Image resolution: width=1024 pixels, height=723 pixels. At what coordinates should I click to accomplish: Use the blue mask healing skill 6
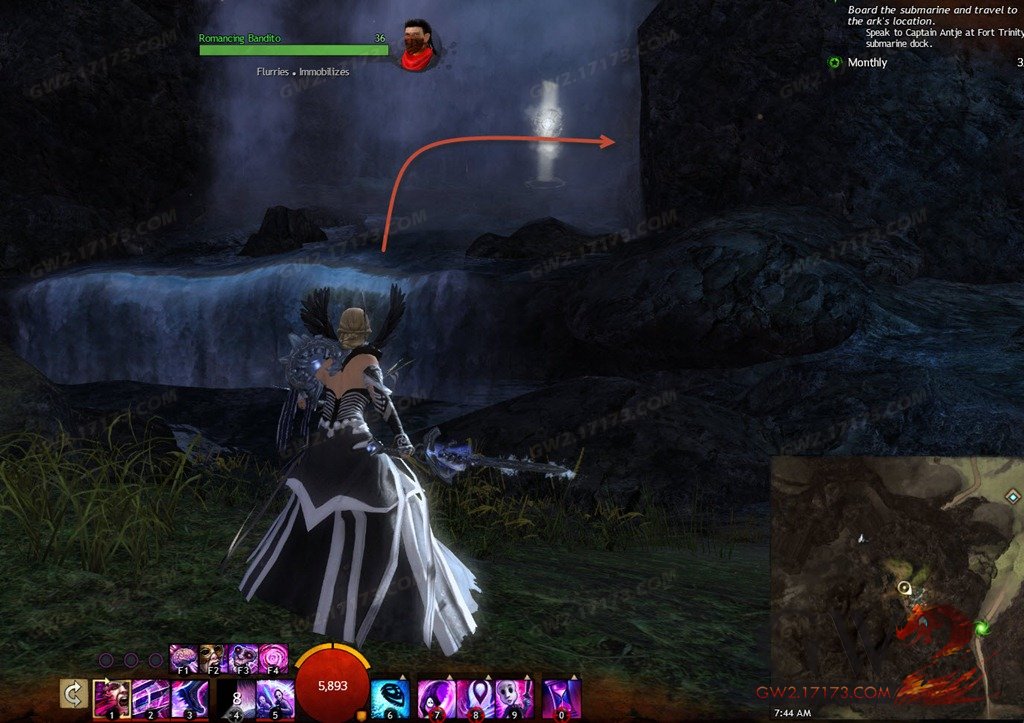coord(390,698)
